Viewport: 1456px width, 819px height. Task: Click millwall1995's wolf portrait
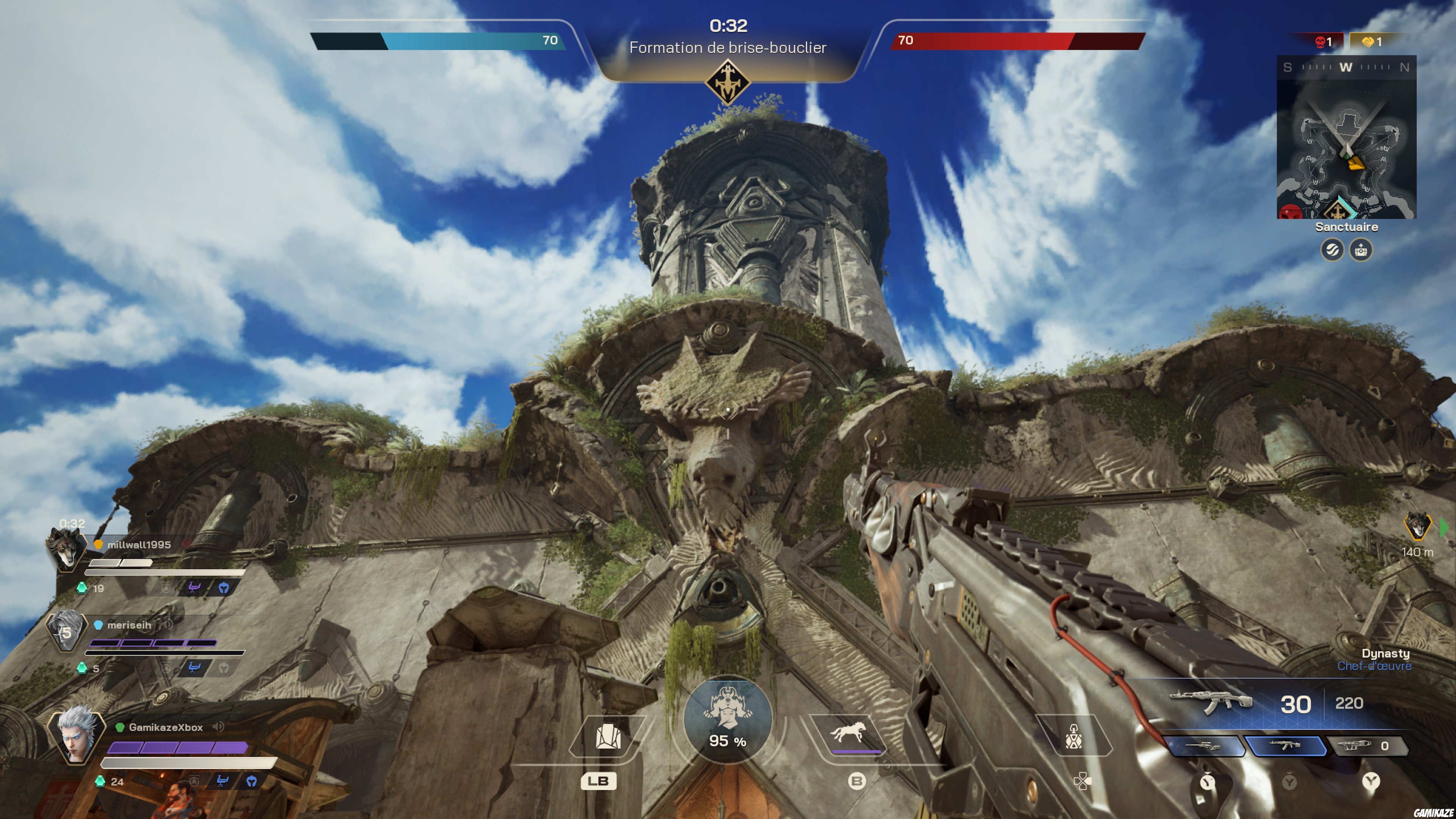click(66, 548)
